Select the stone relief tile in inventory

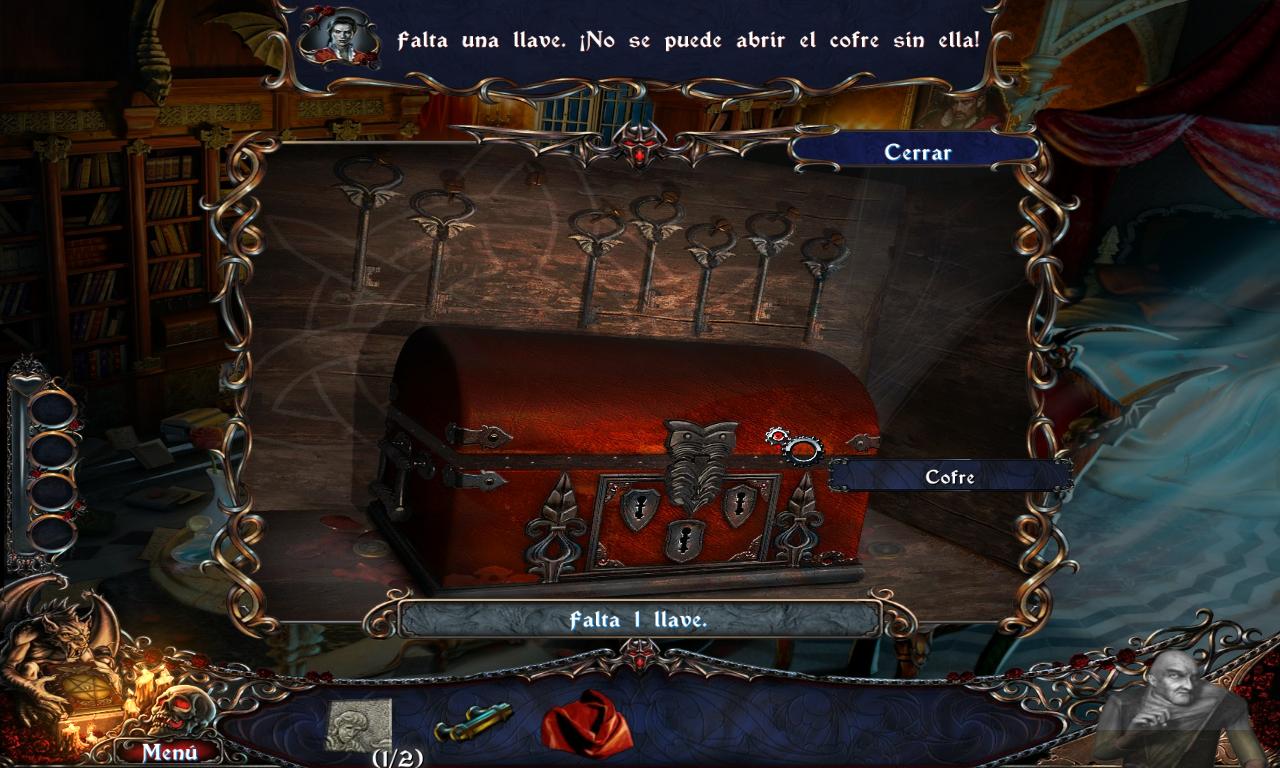[x=358, y=724]
